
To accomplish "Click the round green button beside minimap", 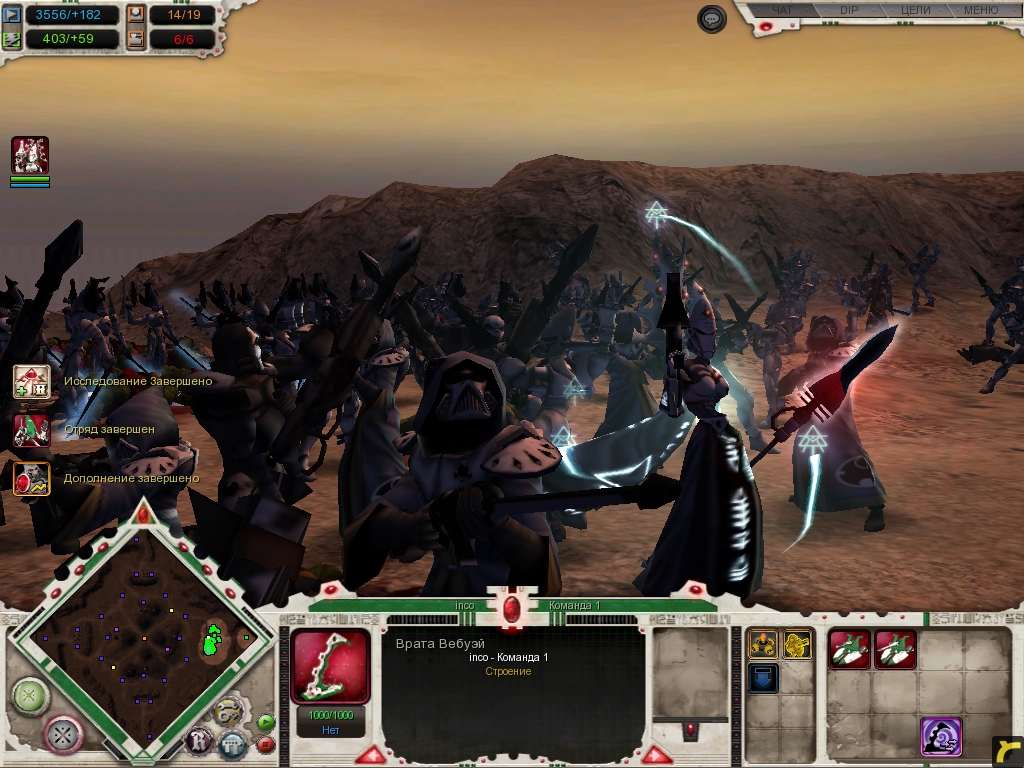I will [x=30, y=693].
